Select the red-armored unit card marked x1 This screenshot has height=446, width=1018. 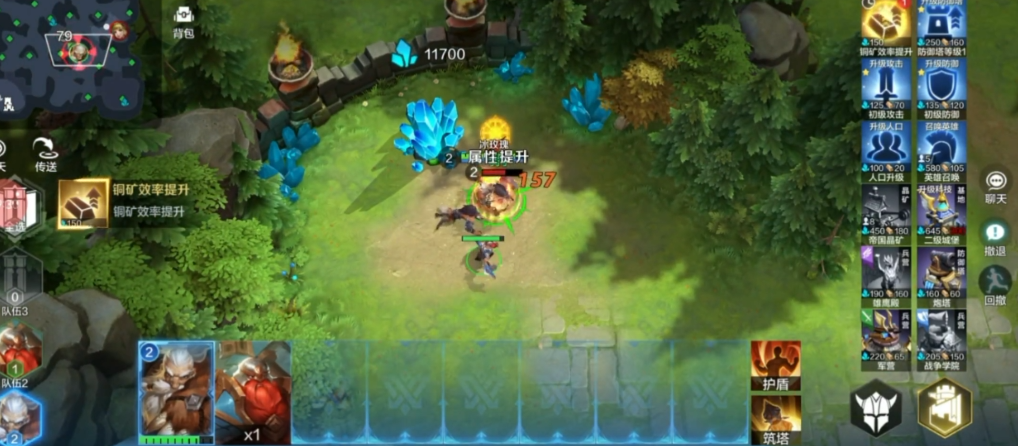(x=253, y=392)
